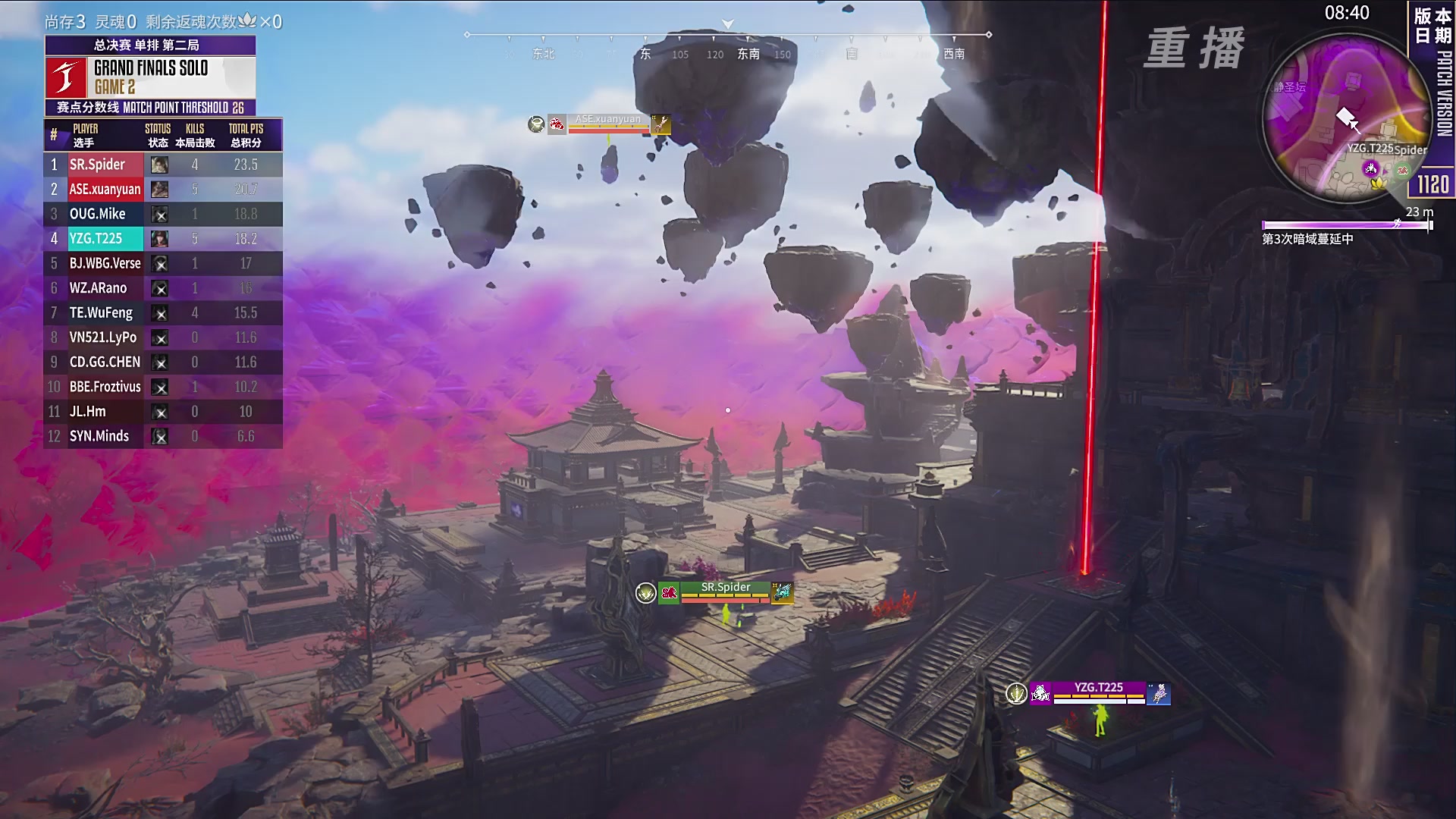The image size is (1456, 819).
Task: Click the VN521.LyPo ranking row
Action: [163, 337]
